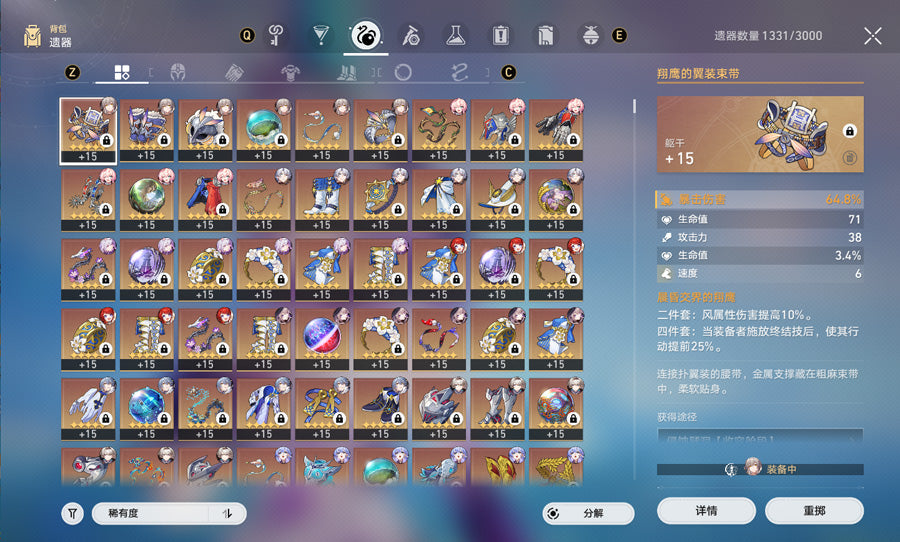900x542 pixels.
Task: Show only link rope relics
Action: [460, 72]
